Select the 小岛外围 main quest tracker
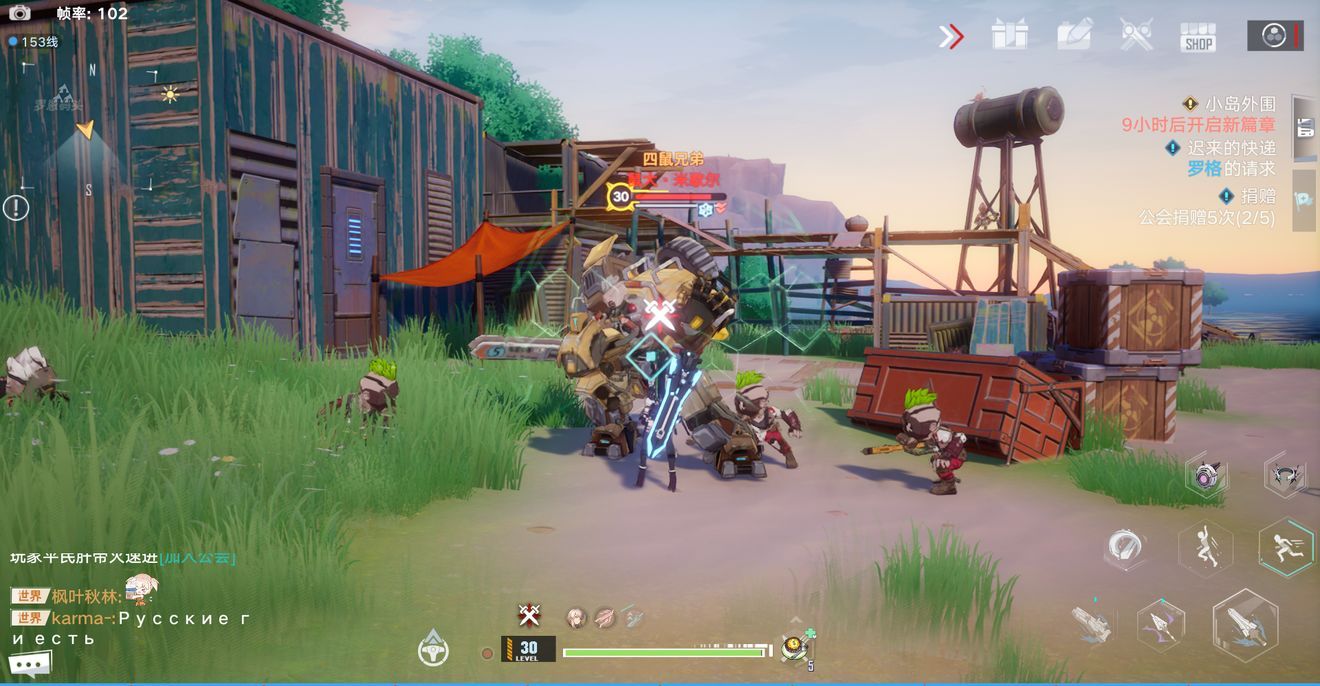 pyautogui.click(x=1230, y=104)
